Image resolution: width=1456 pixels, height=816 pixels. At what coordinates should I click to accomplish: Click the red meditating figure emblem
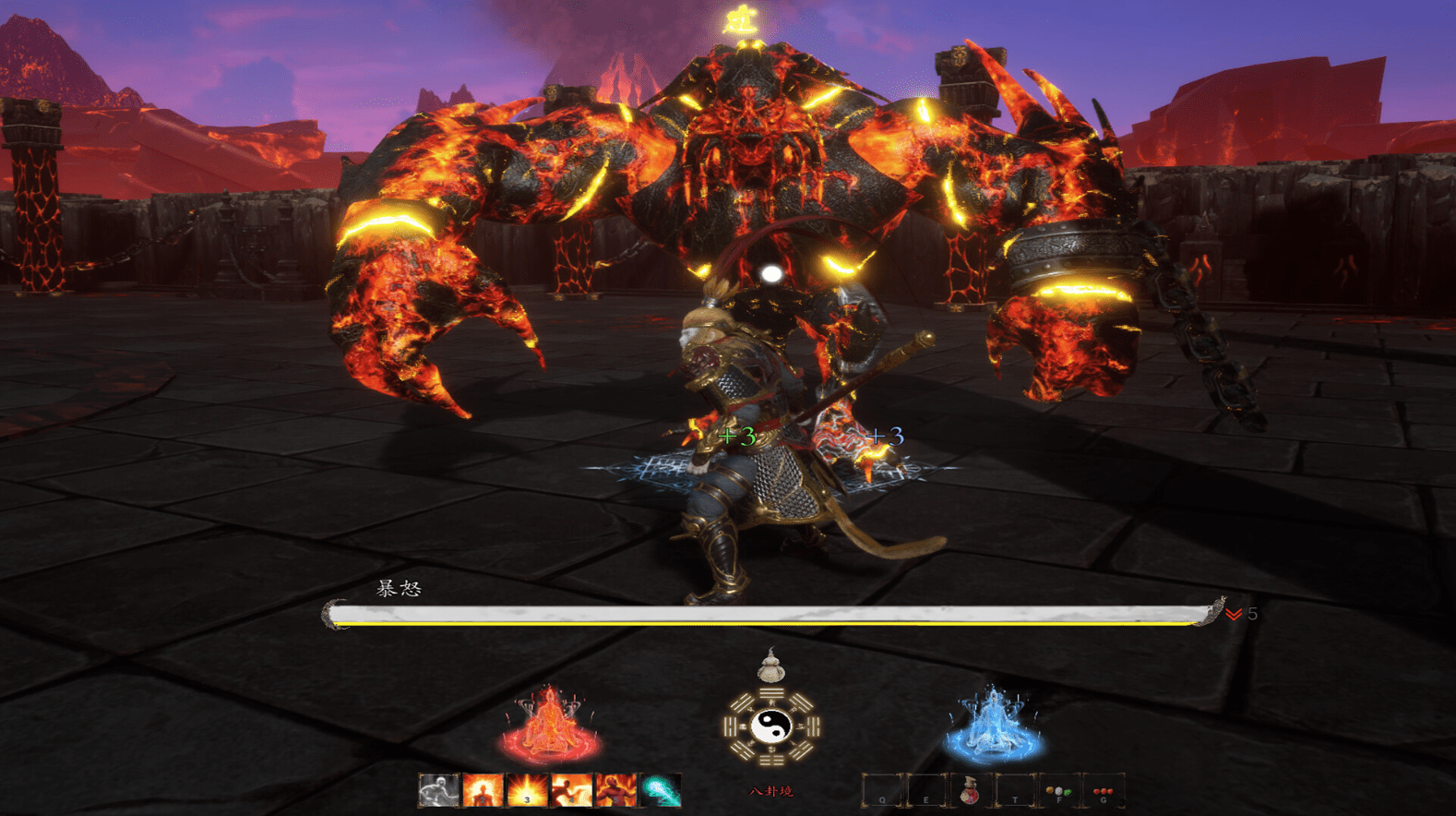pos(550,724)
